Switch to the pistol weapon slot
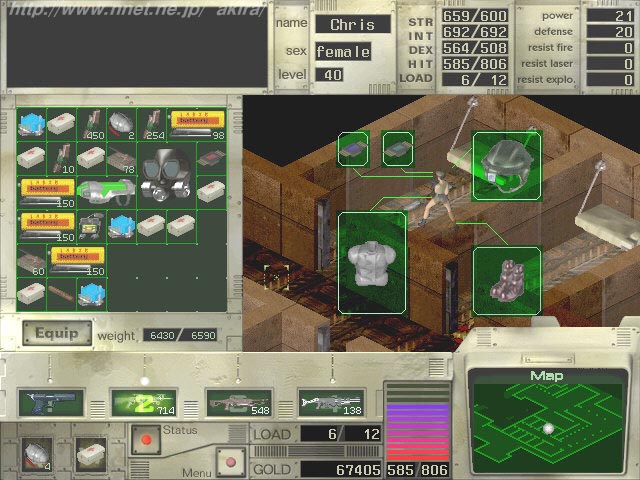The image size is (640, 480). pyautogui.click(x=47, y=402)
